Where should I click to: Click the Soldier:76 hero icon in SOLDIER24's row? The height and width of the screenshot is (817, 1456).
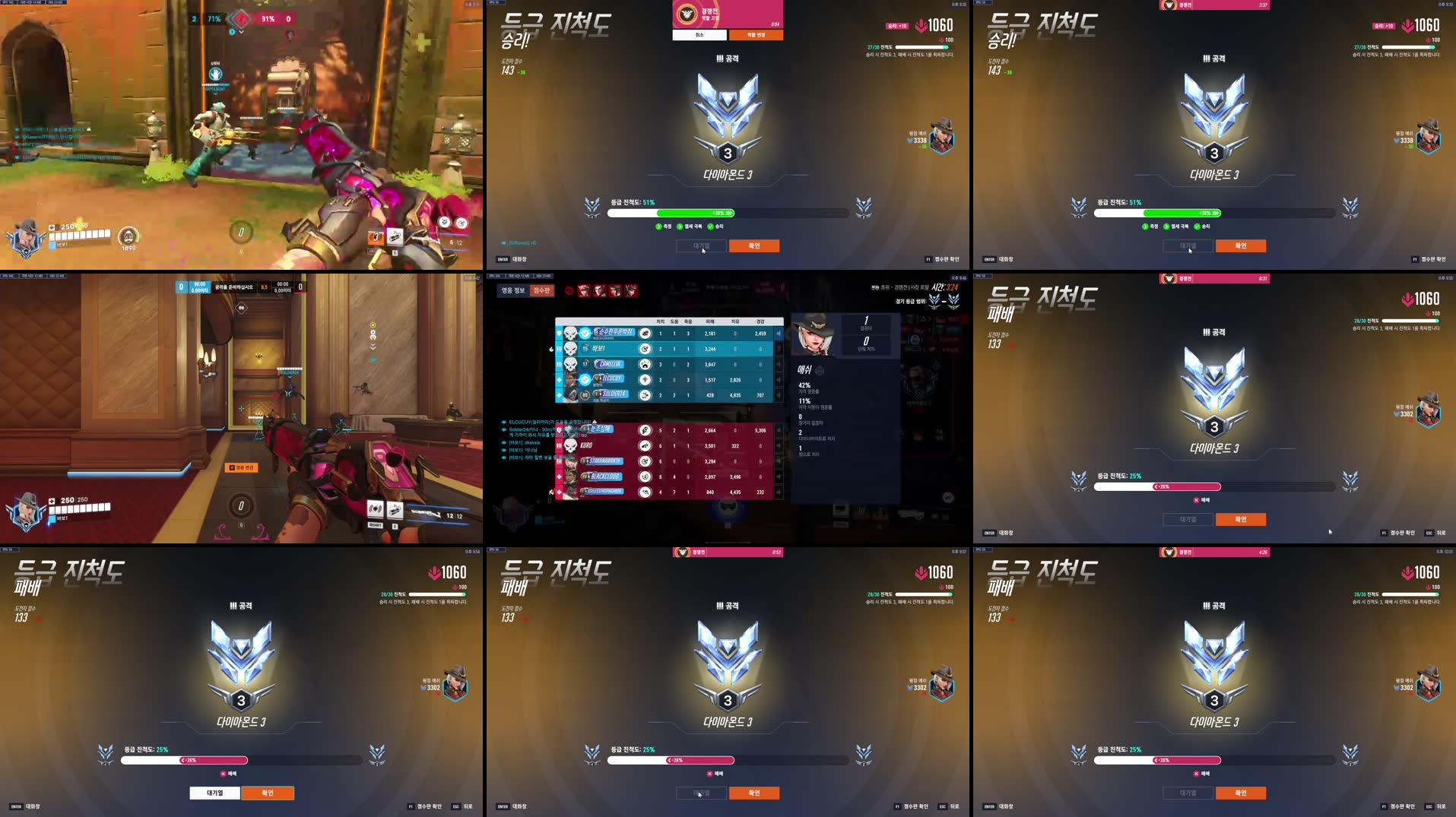[x=646, y=395]
